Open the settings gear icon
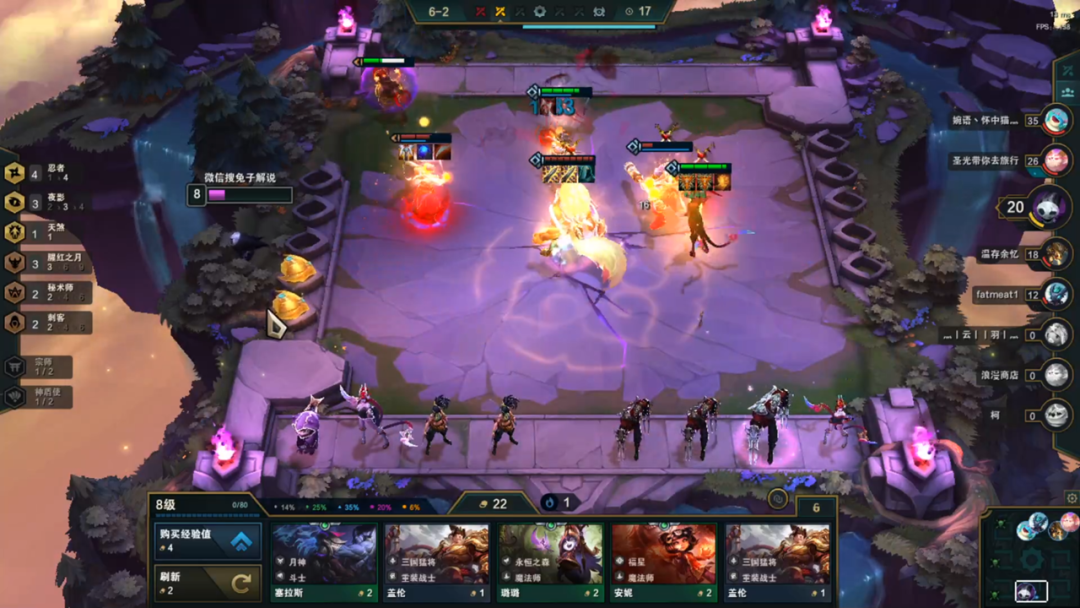The height and width of the screenshot is (608, 1080). pos(1071,497)
